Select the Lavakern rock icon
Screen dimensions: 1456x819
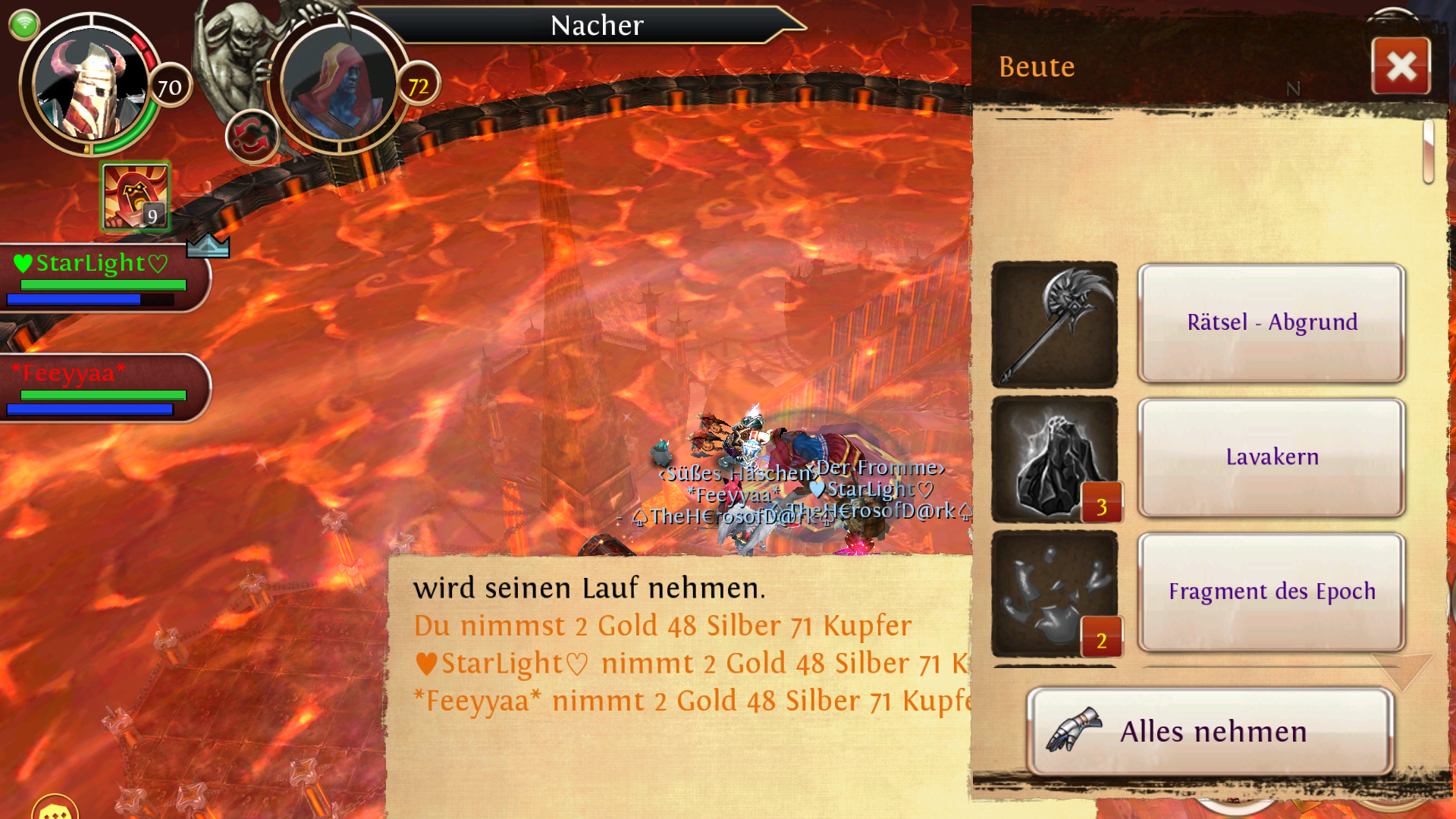[1054, 459]
